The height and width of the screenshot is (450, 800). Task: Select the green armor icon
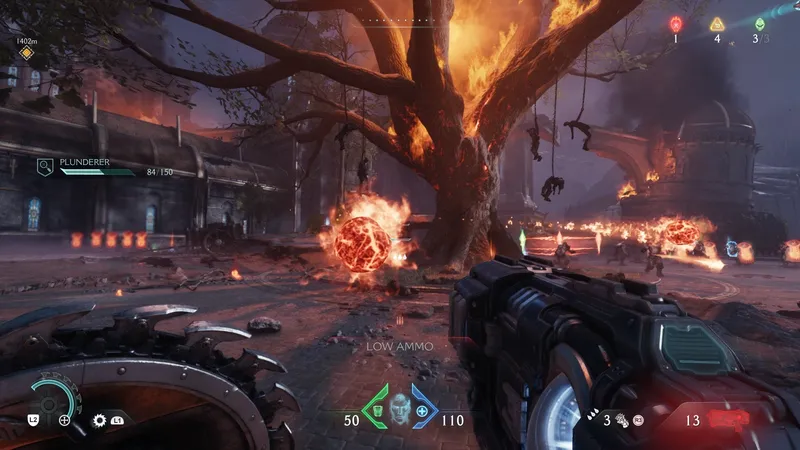point(379,410)
